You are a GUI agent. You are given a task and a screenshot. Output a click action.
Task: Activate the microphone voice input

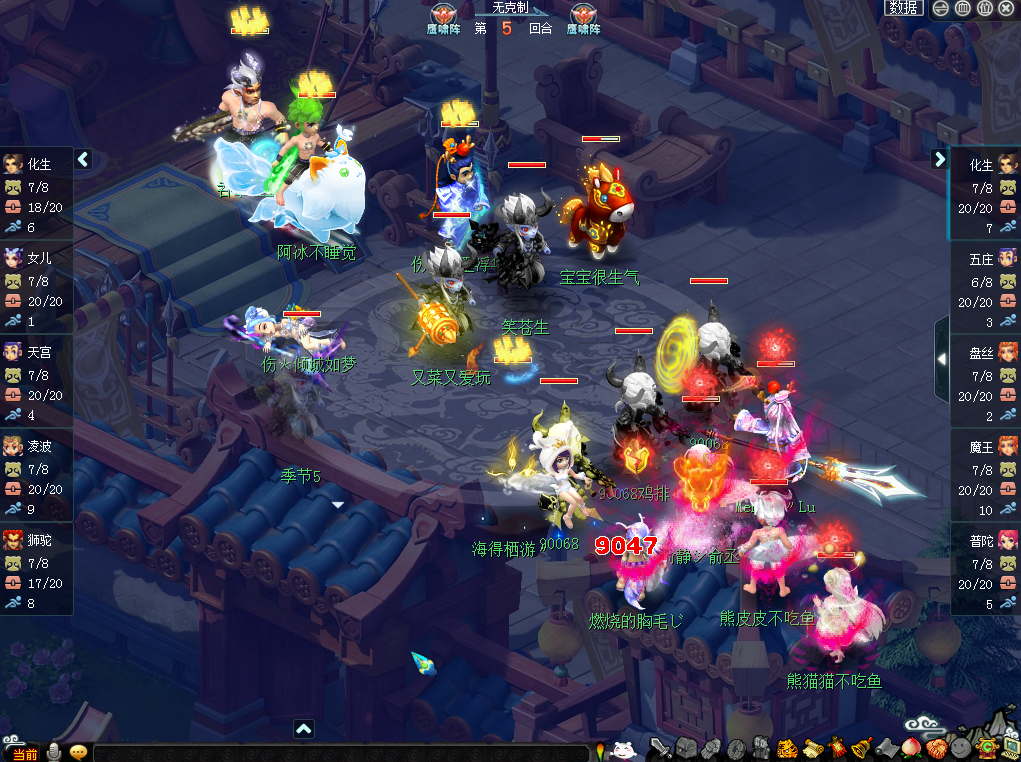pos(53,752)
